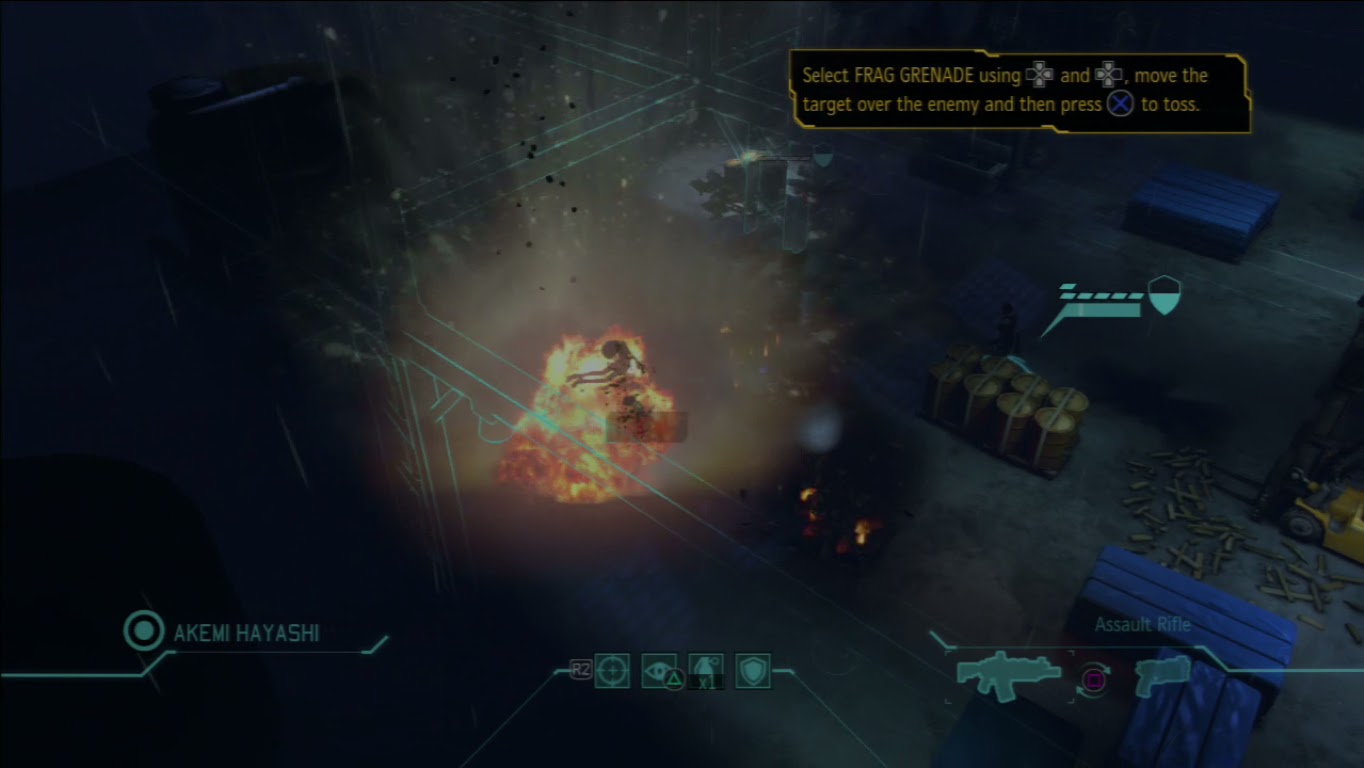
Task: Select the Assault Rifle label text
Action: click(x=1141, y=625)
